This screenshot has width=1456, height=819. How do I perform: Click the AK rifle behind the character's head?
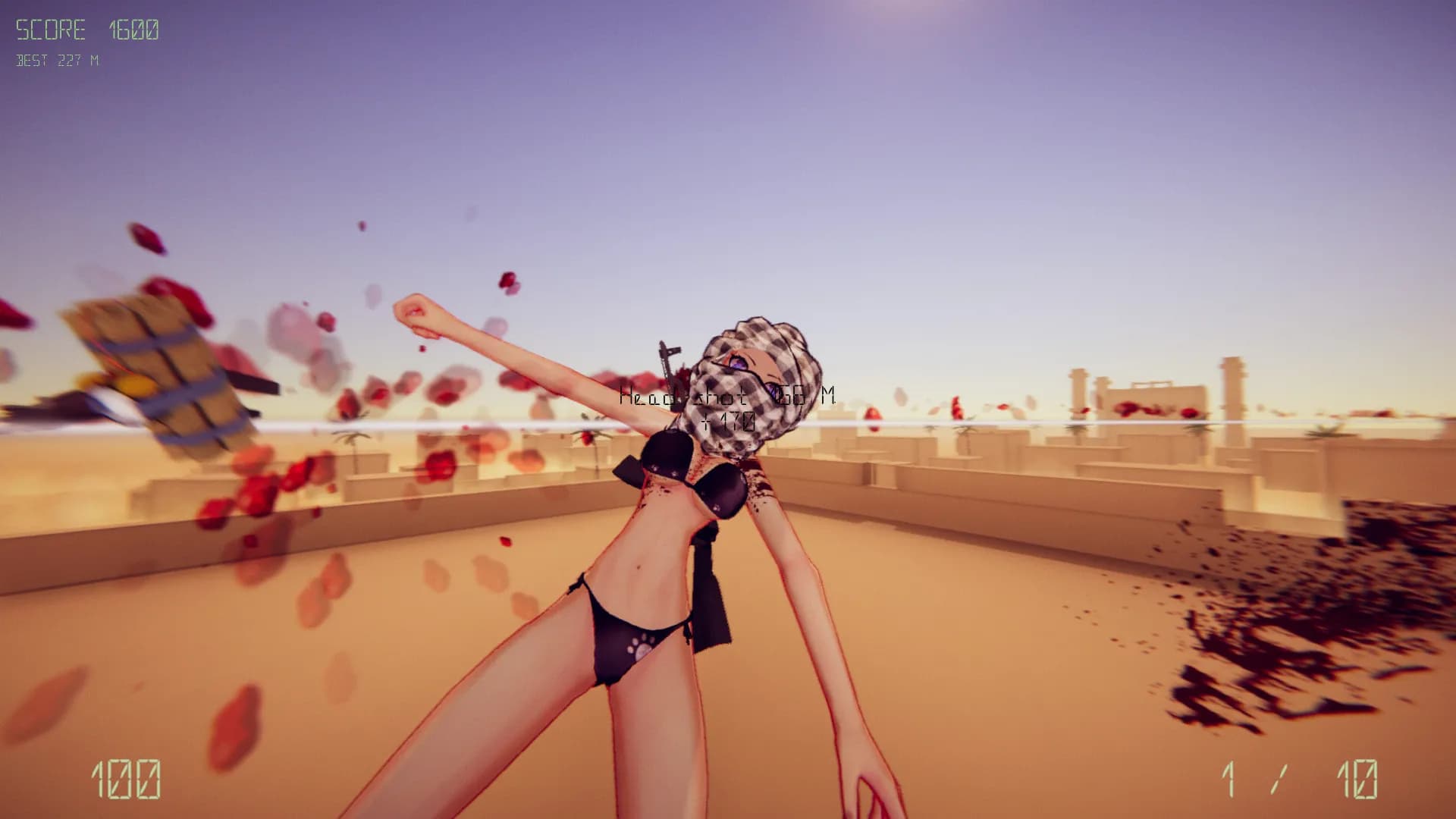click(x=669, y=364)
